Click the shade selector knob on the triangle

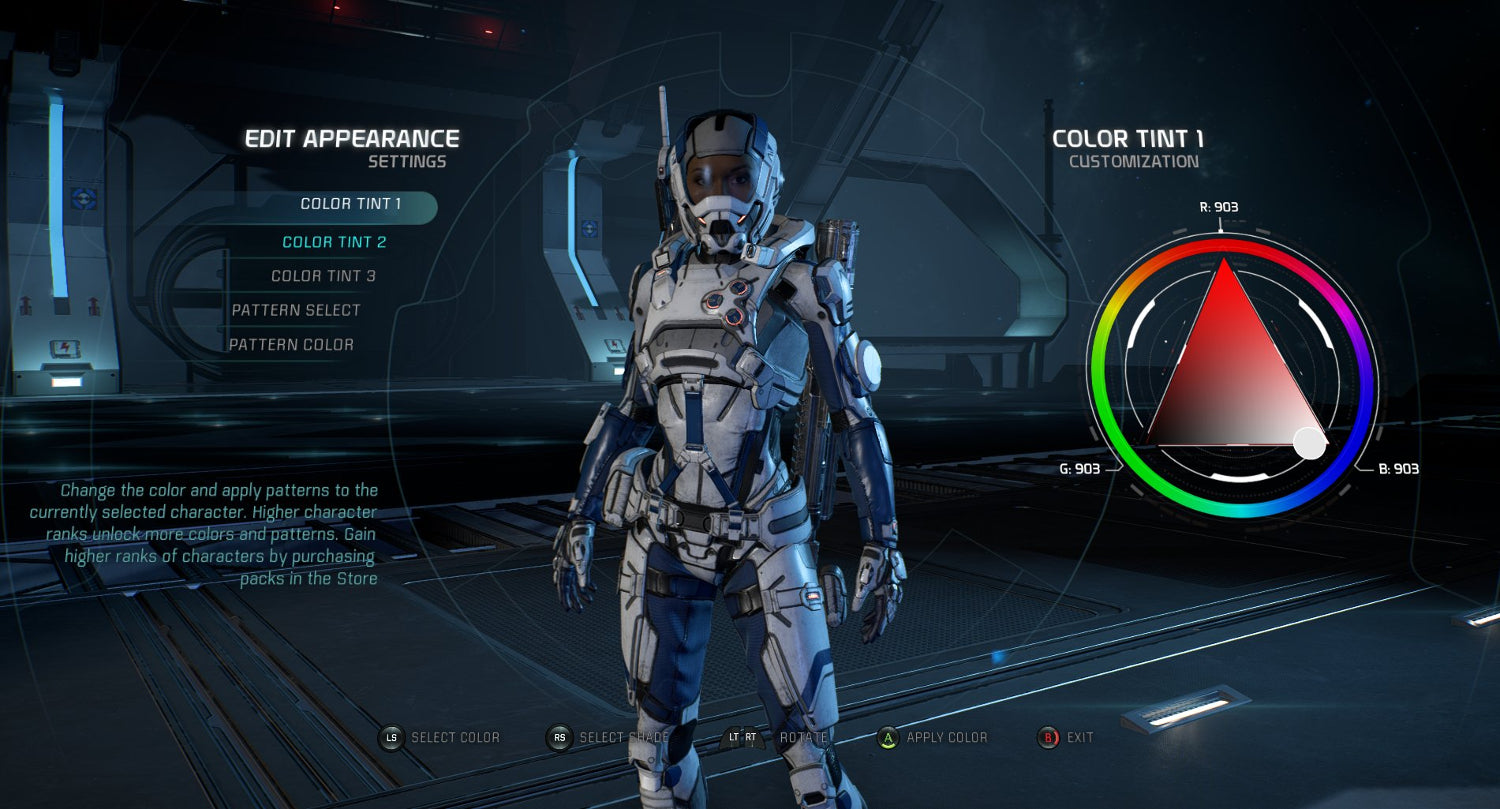pos(1310,444)
